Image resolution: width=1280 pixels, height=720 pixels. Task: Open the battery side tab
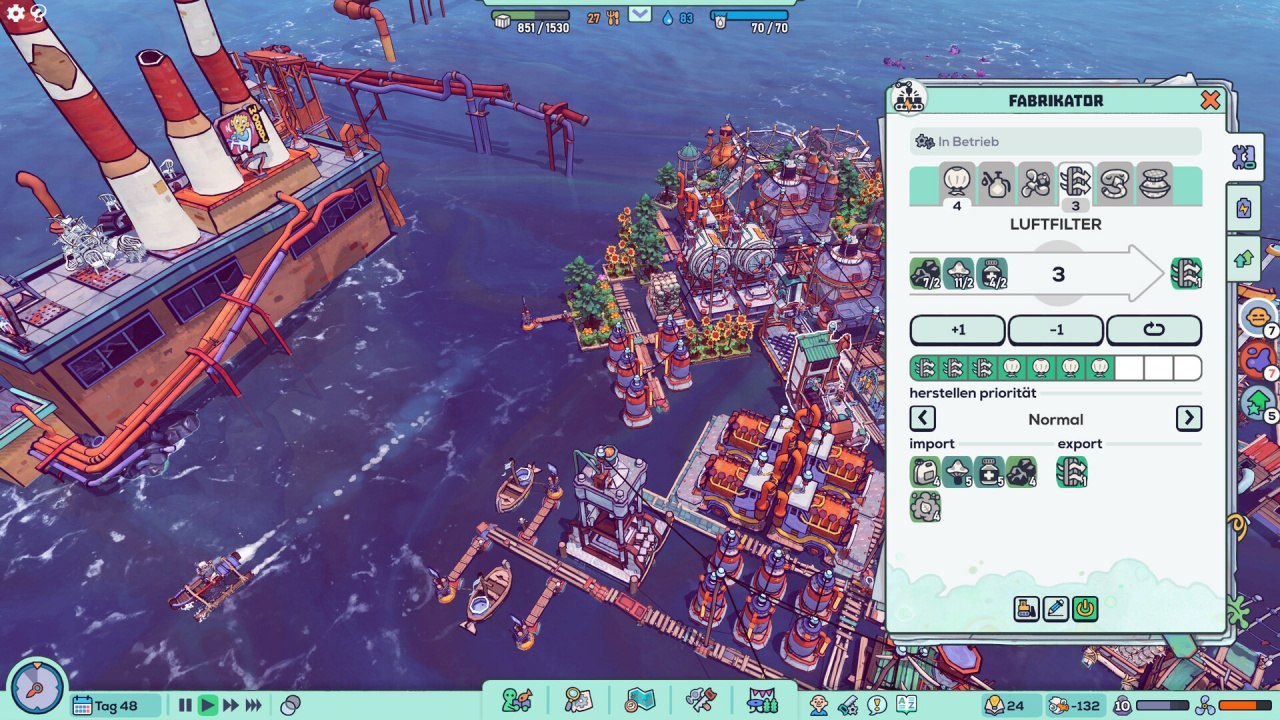[1244, 208]
